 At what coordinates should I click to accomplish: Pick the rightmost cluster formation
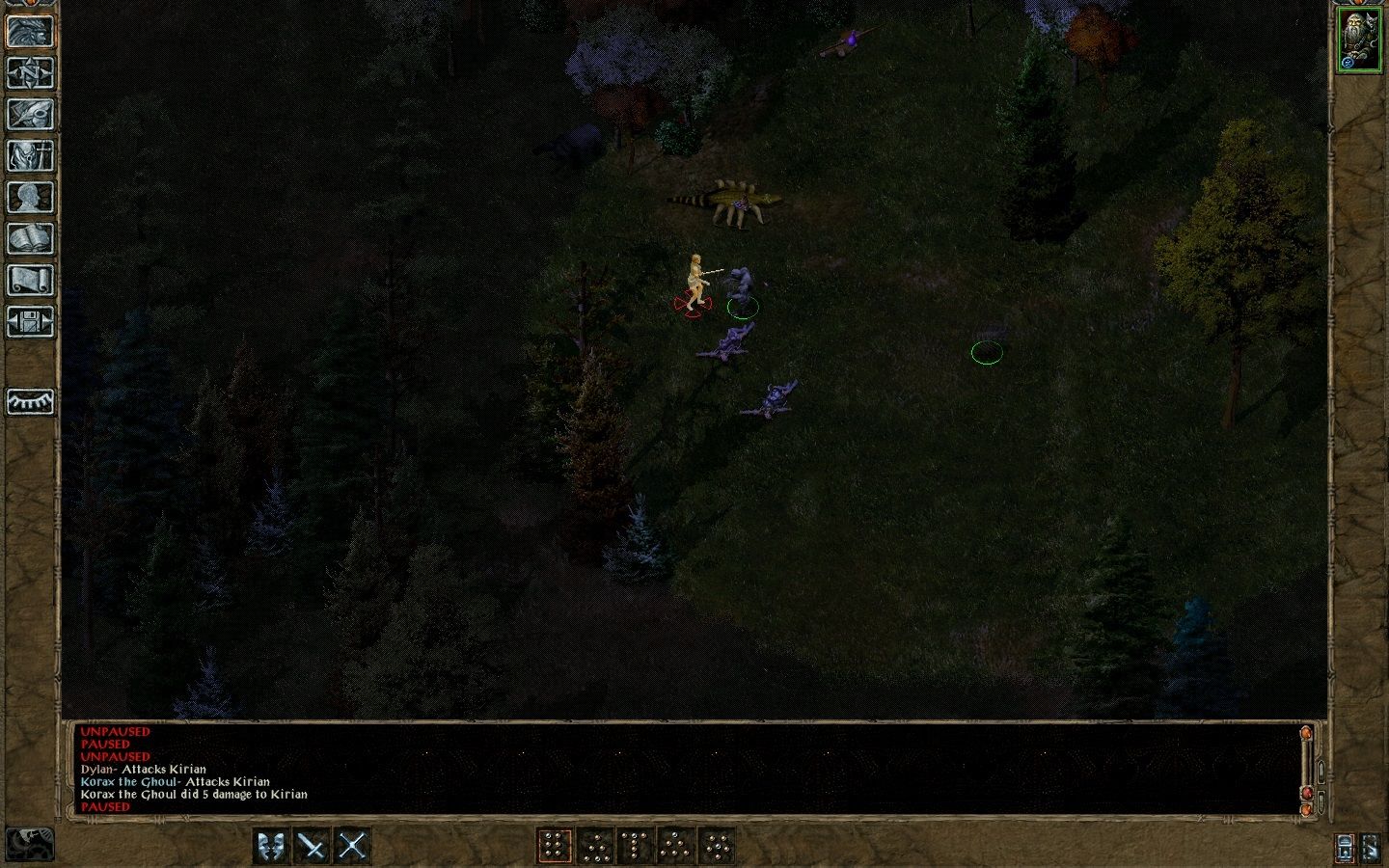(x=717, y=844)
